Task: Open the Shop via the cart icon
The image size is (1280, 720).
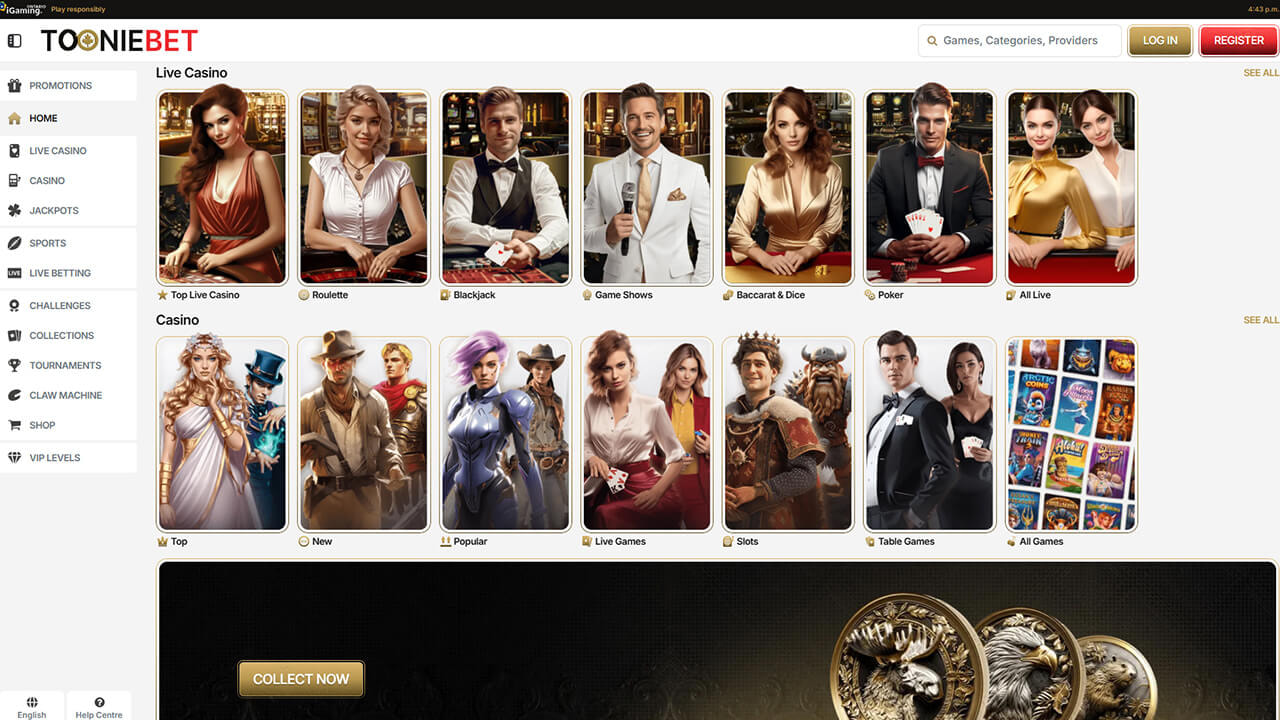Action: (15, 425)
